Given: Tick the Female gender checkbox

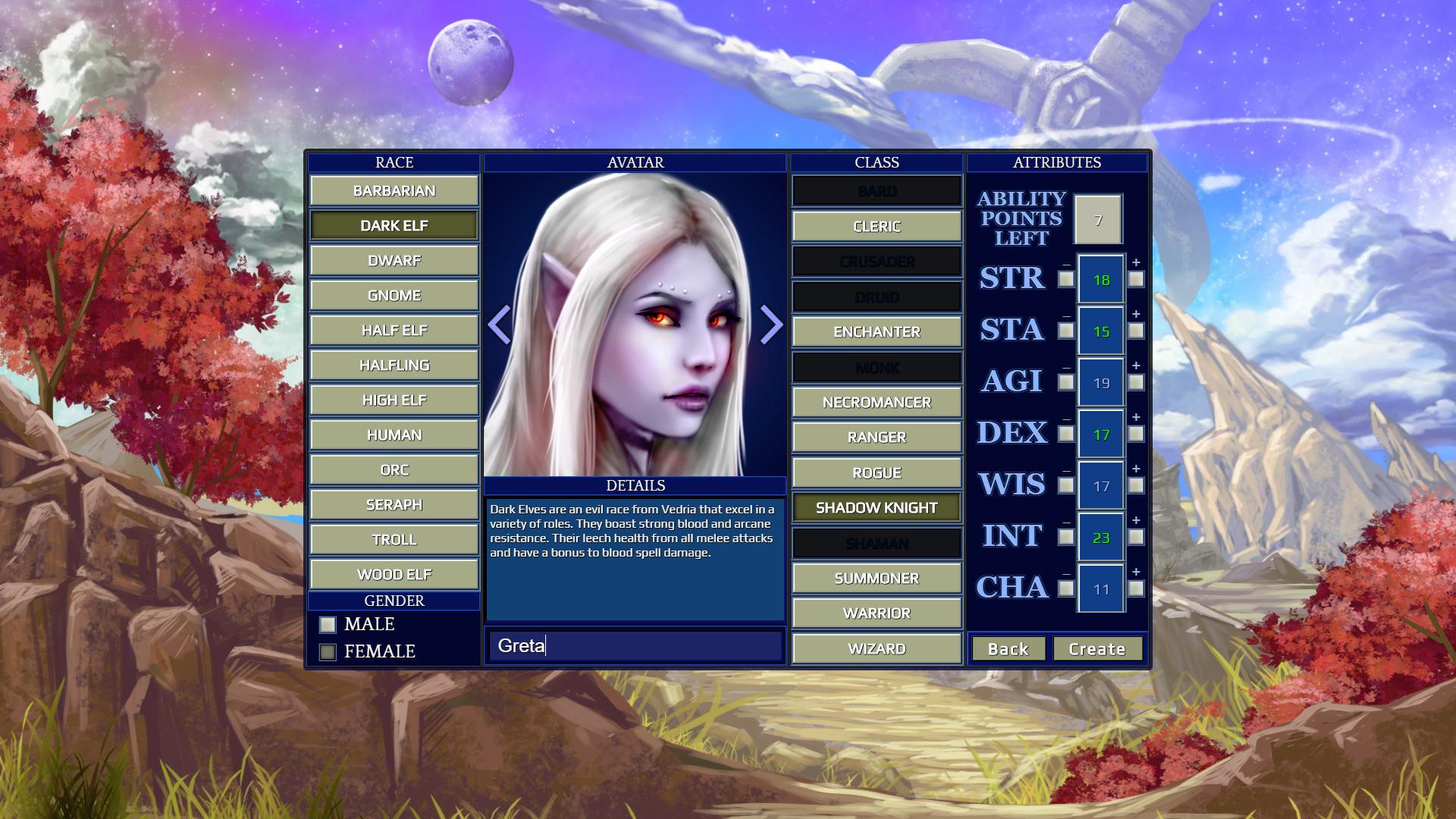Looking at the screenshot, I should click(x=328, y=652).
